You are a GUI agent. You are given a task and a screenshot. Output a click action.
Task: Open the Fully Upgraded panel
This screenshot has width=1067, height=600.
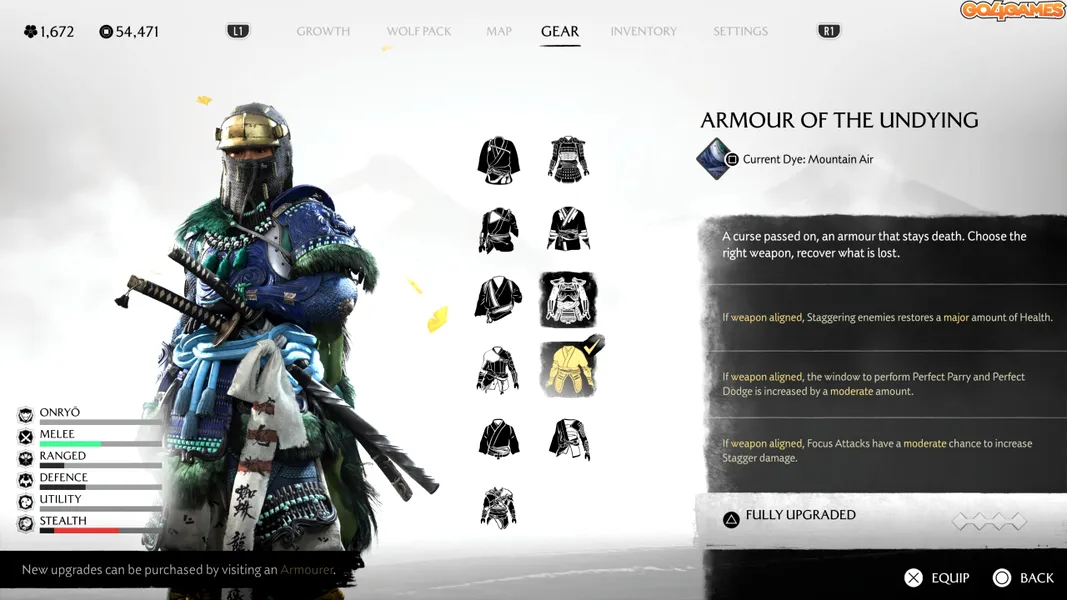800,516
